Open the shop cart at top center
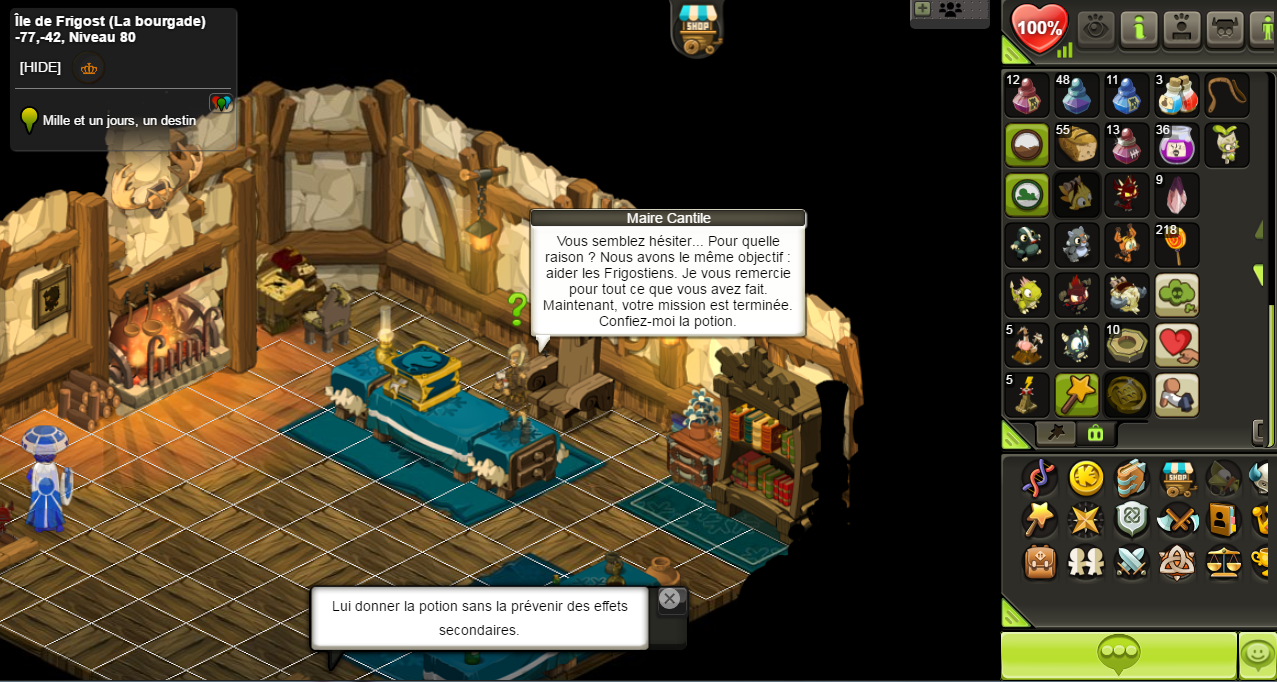 (x=697, y=27)
